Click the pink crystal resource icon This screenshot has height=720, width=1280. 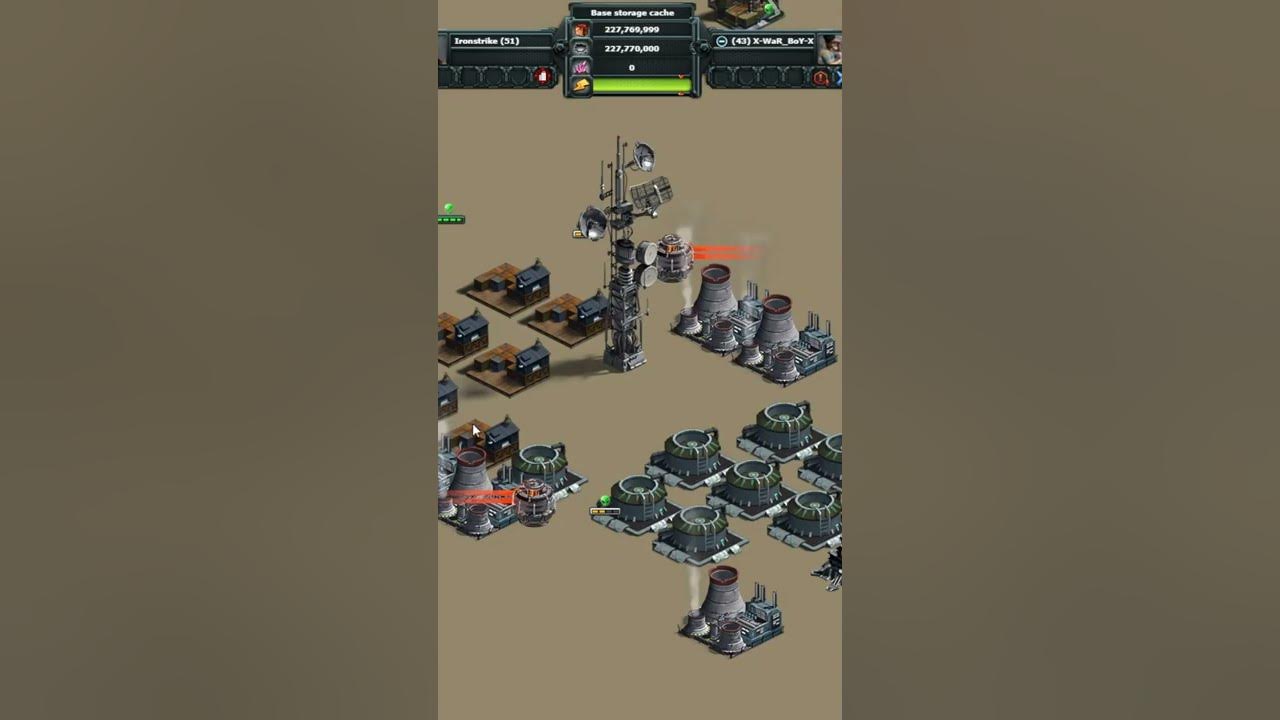[581, 67]
